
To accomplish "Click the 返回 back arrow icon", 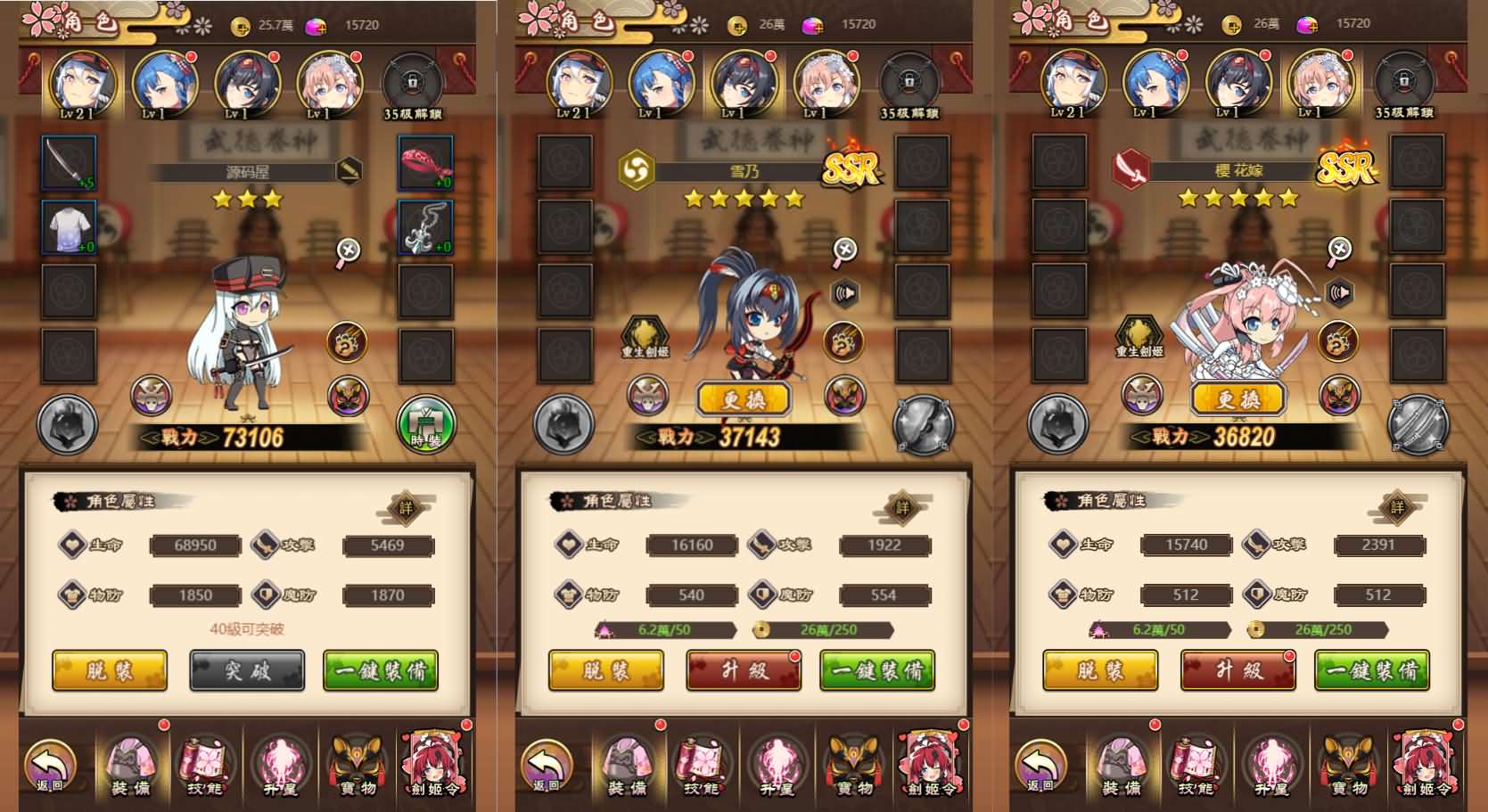I will point(51,765).
